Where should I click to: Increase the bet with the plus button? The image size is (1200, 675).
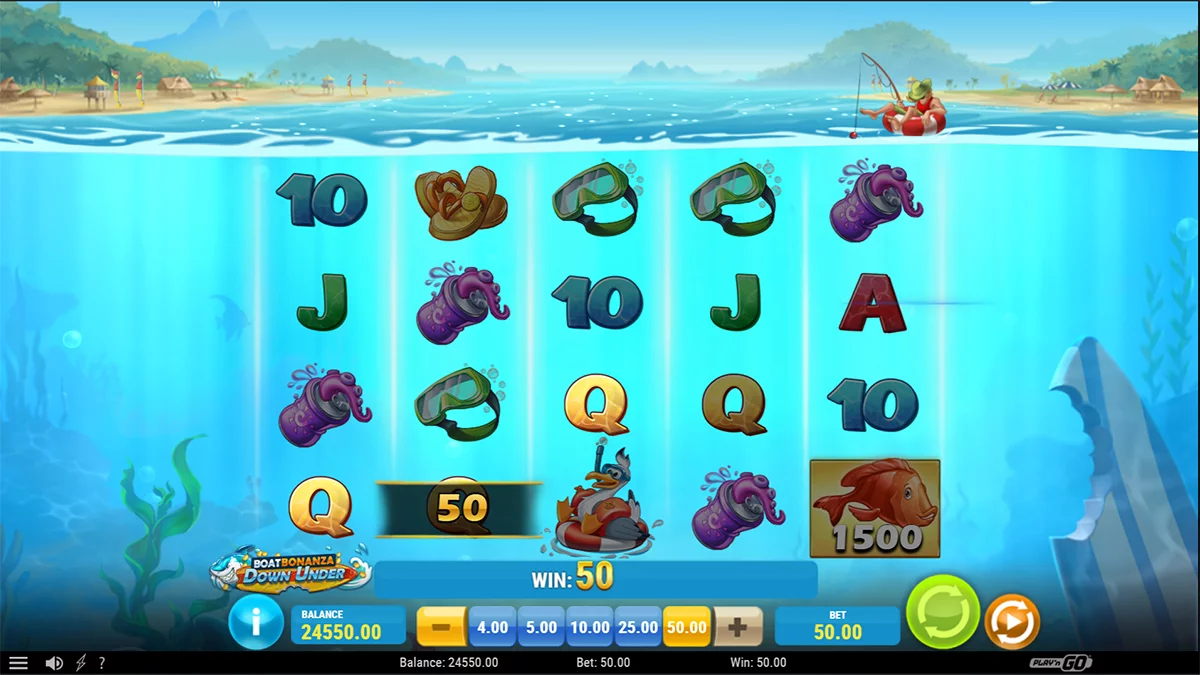tap(738, 627)
